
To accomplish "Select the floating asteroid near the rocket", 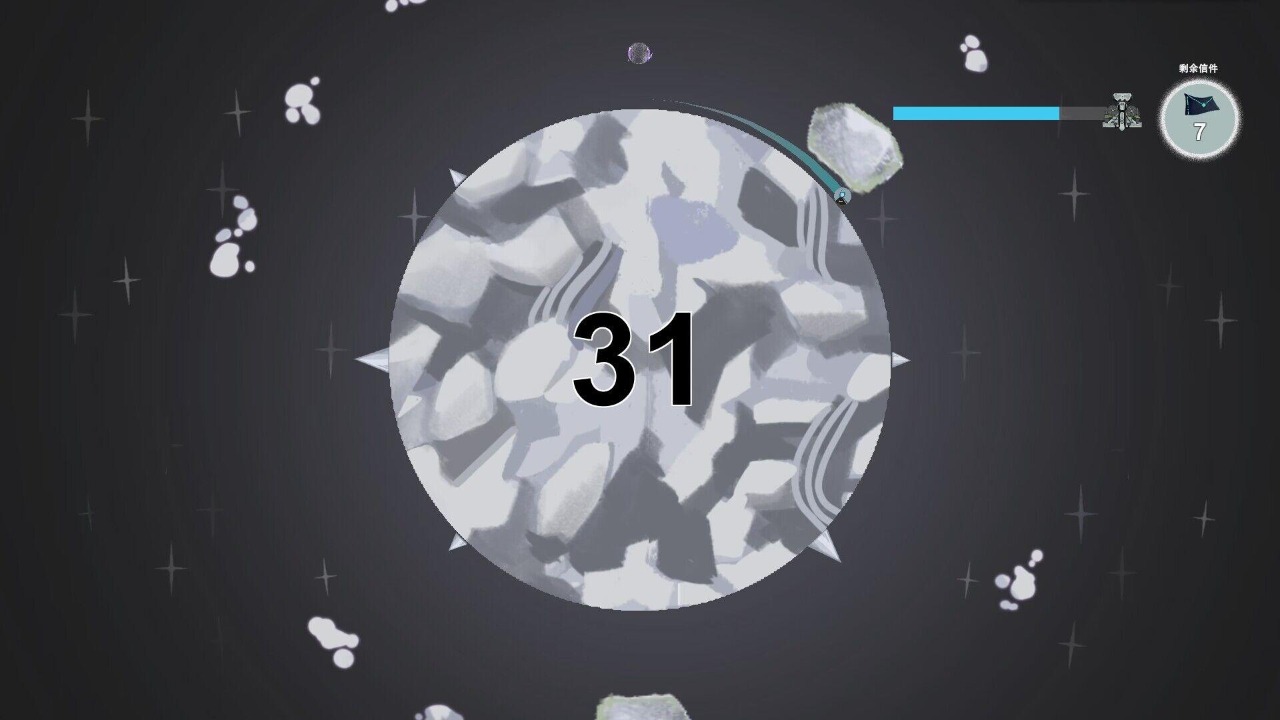I will (855, 140).
